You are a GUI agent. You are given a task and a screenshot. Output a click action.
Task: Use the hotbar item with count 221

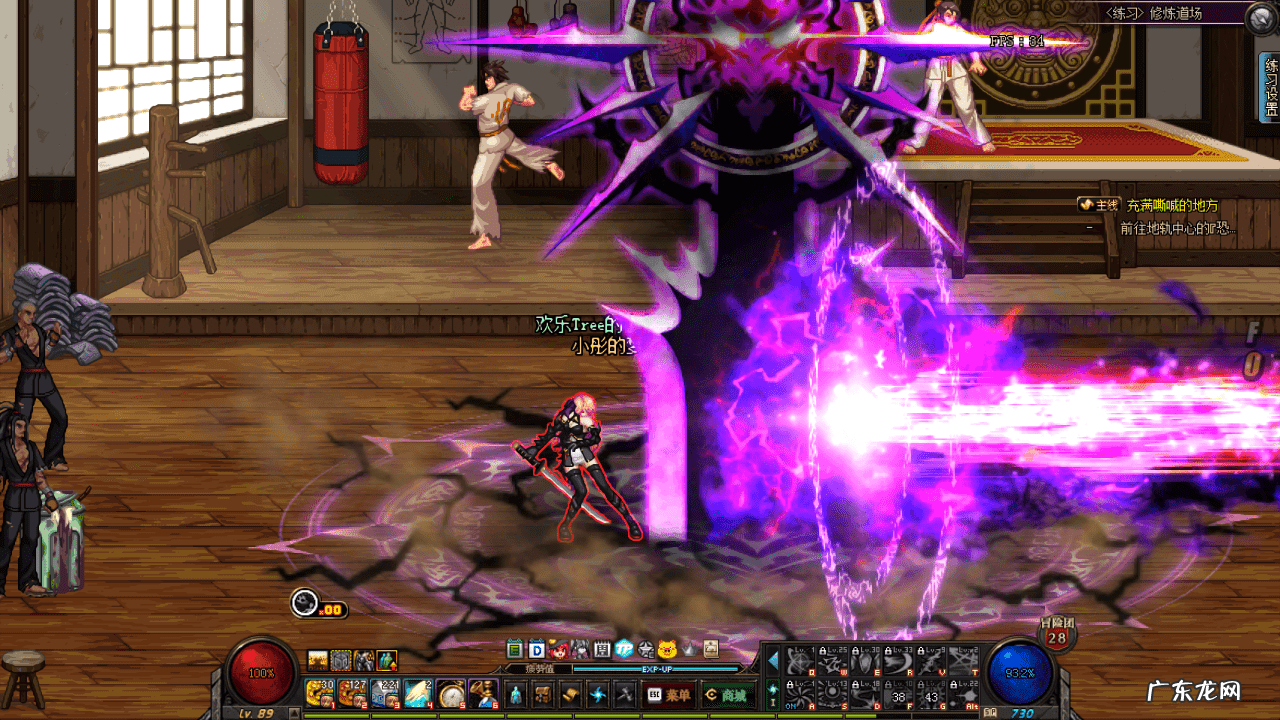coord(385,692)
